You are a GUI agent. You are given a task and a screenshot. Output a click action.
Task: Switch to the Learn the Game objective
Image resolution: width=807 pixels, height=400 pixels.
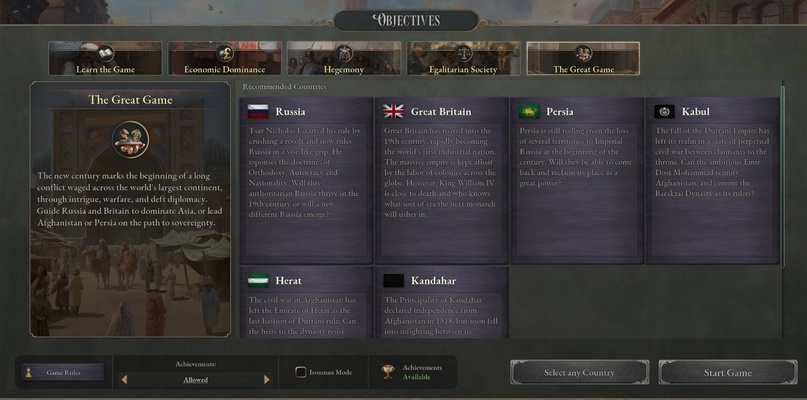tap(105, 59)
